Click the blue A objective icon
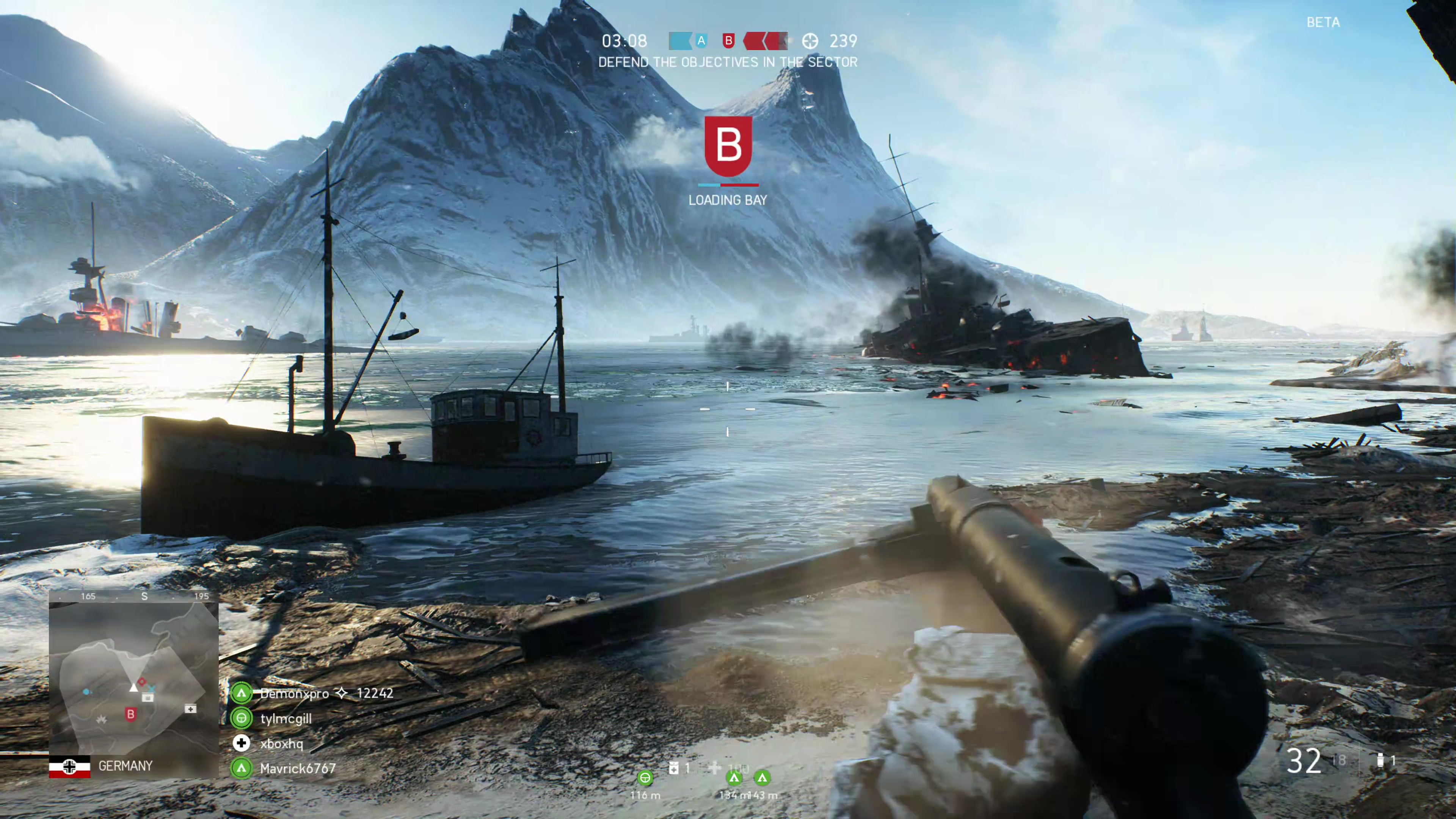1456x819 pixels. pyautogui.click(x=701, y=41)
